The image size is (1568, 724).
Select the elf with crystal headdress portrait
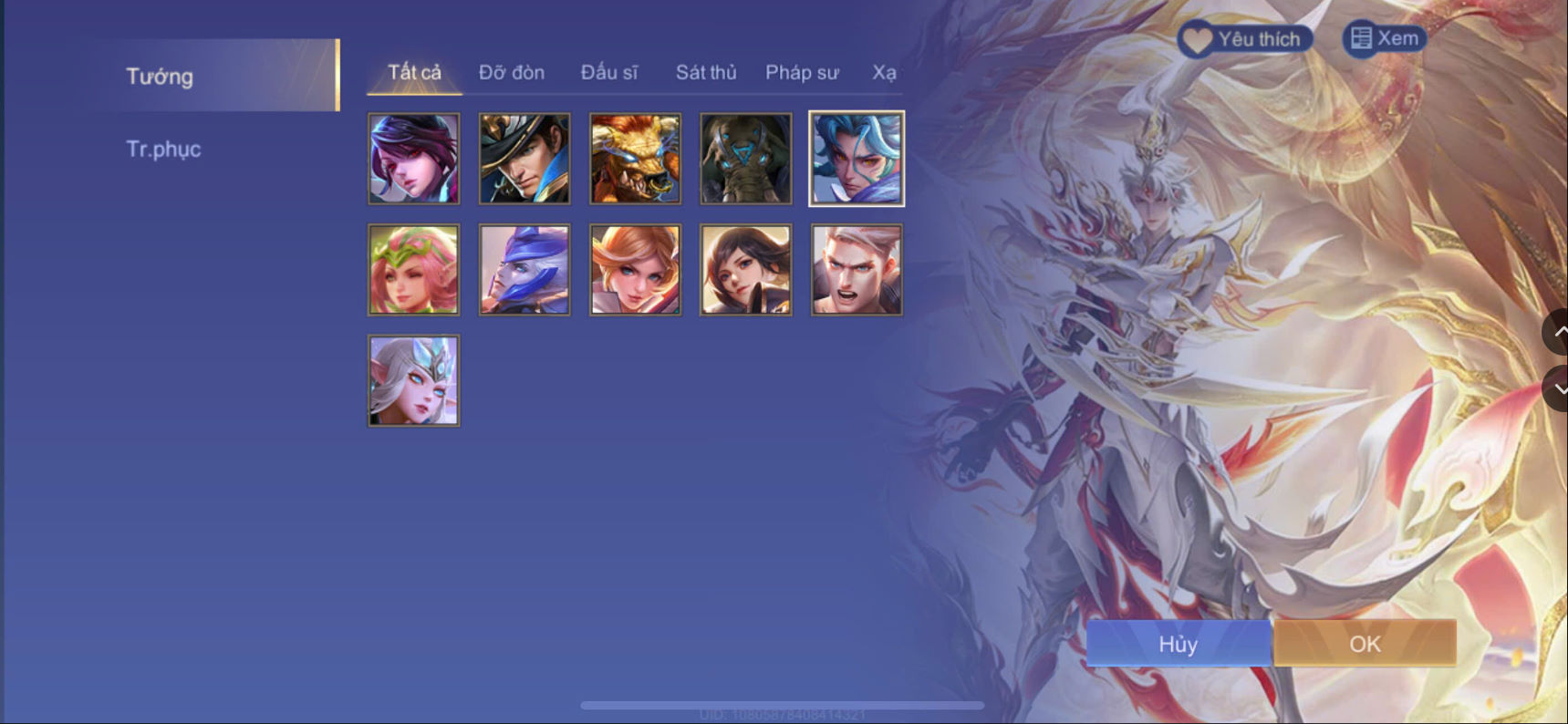click(413, 380)
